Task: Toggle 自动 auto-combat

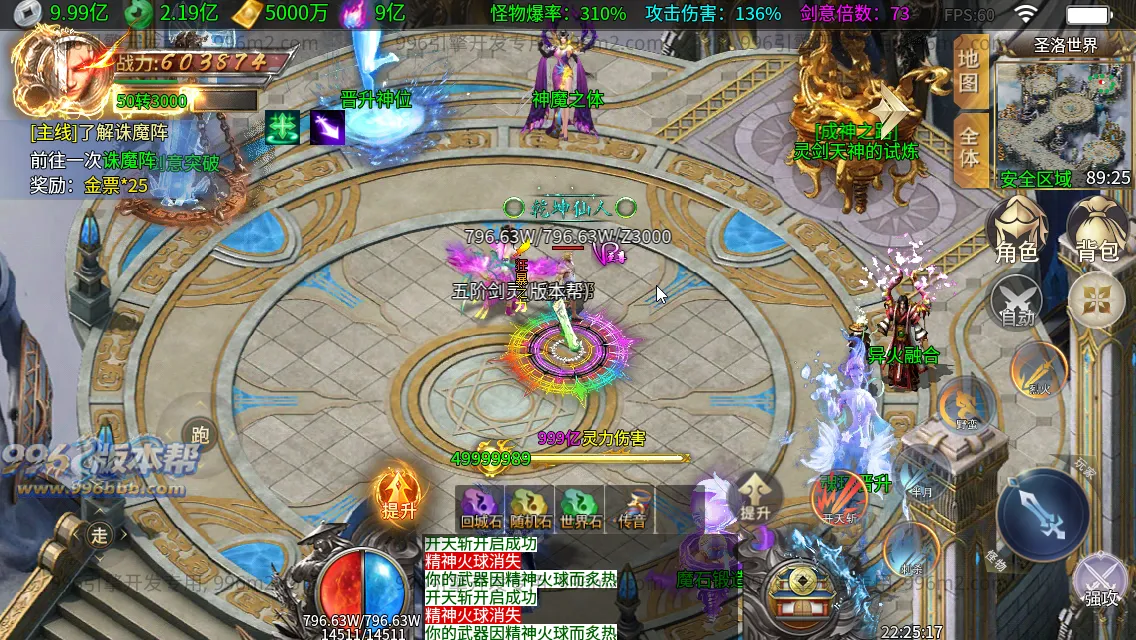Action: click(x=1018, y=301)
